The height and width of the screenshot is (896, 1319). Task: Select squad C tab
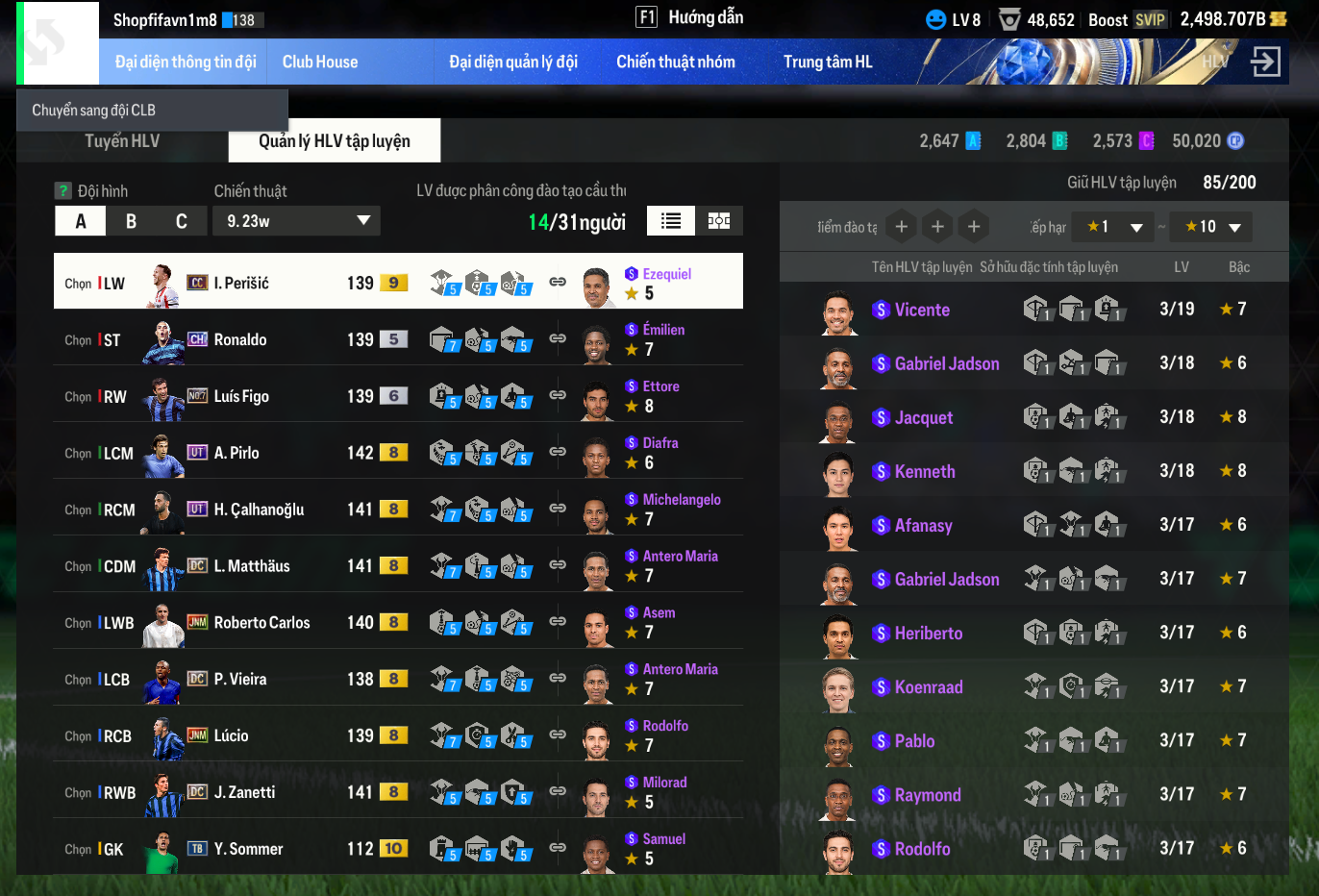(x=181, y=221)
